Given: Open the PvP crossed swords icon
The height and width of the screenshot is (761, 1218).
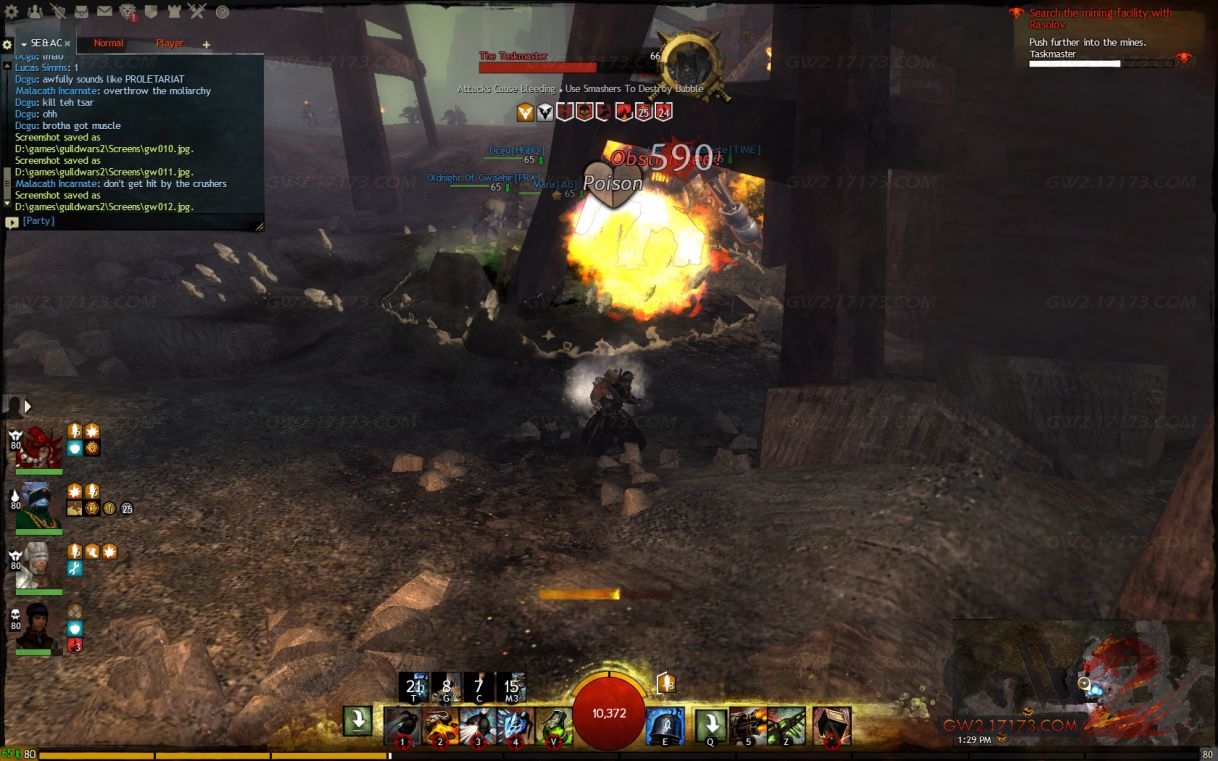Looking at the screenshot, I should tap(197, 12).
